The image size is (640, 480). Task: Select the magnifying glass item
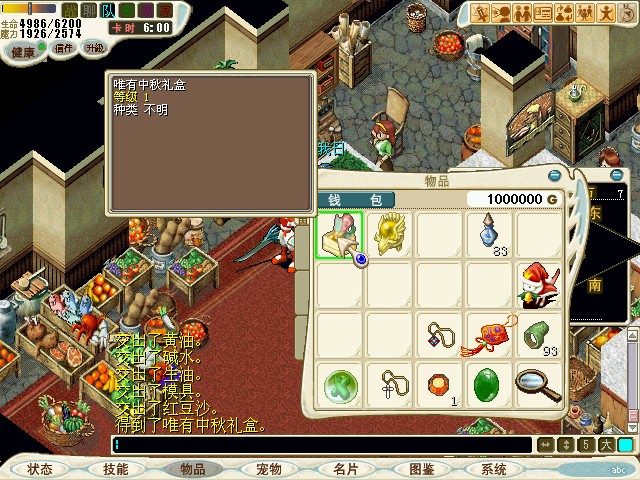(x=539, y=386)
